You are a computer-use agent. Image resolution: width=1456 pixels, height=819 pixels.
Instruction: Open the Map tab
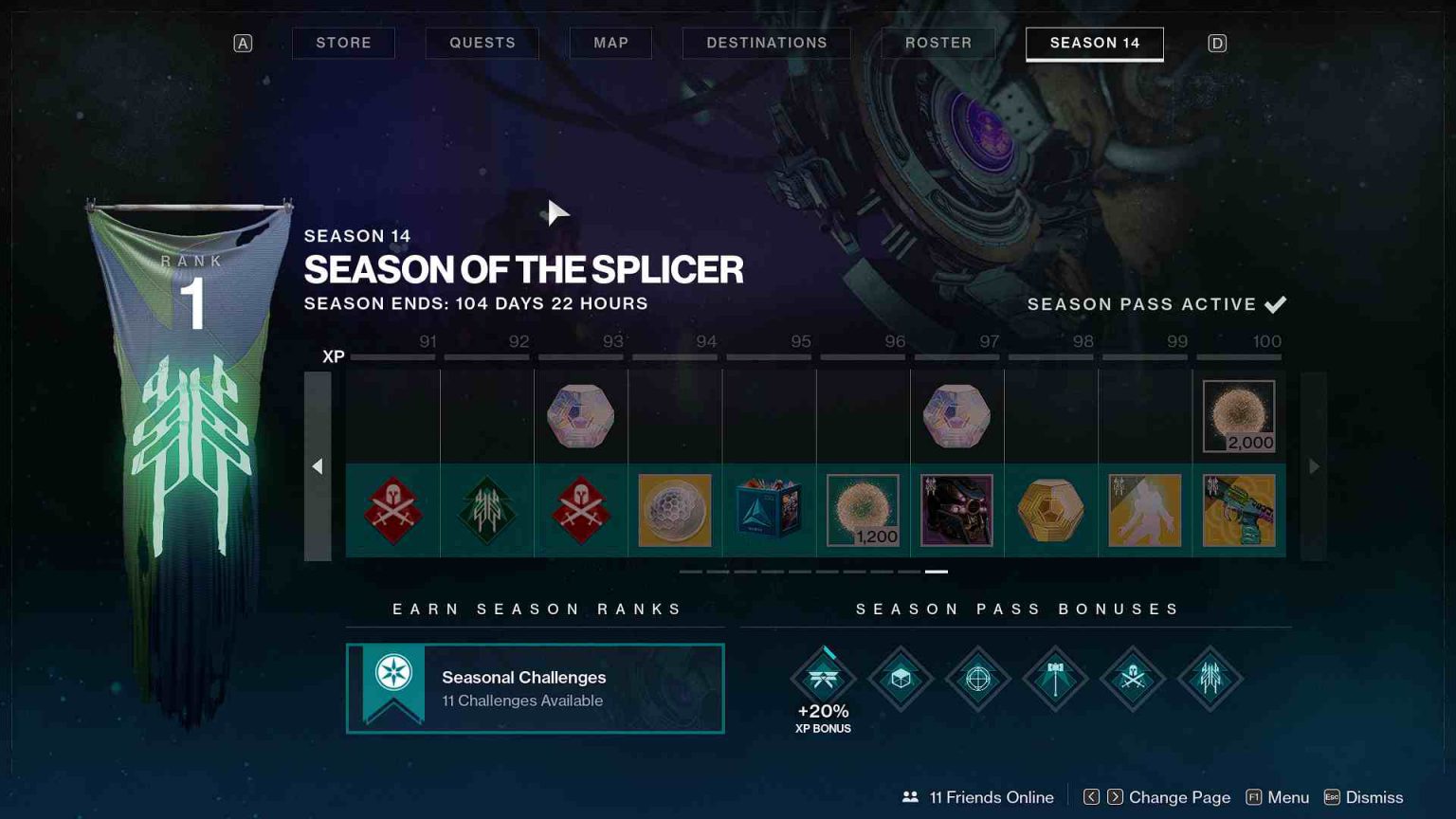pyautogui.click(x=610, y=43)
